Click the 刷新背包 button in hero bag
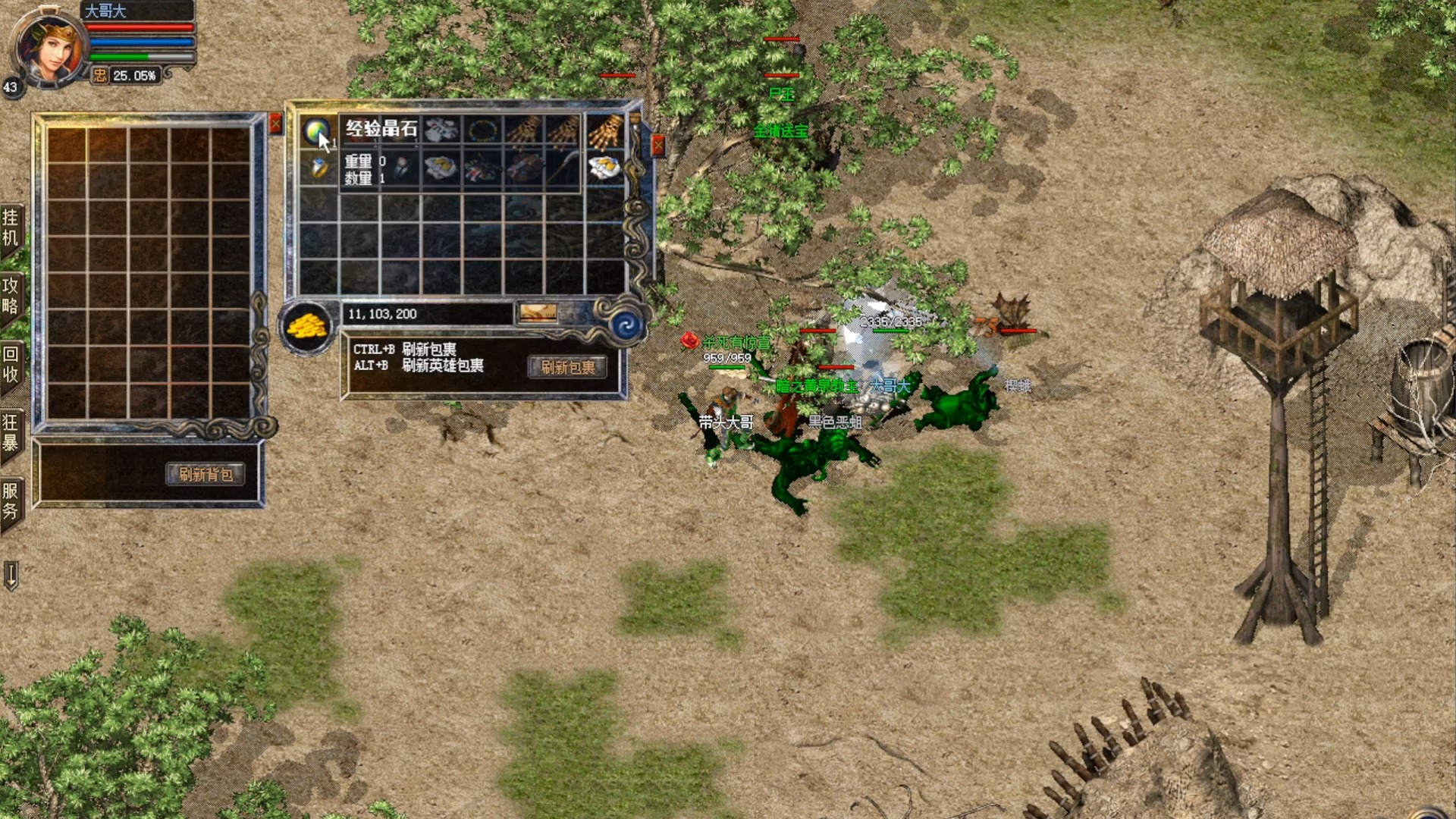The width and height of the screenshot is (1456, 819). coord(205,475)
